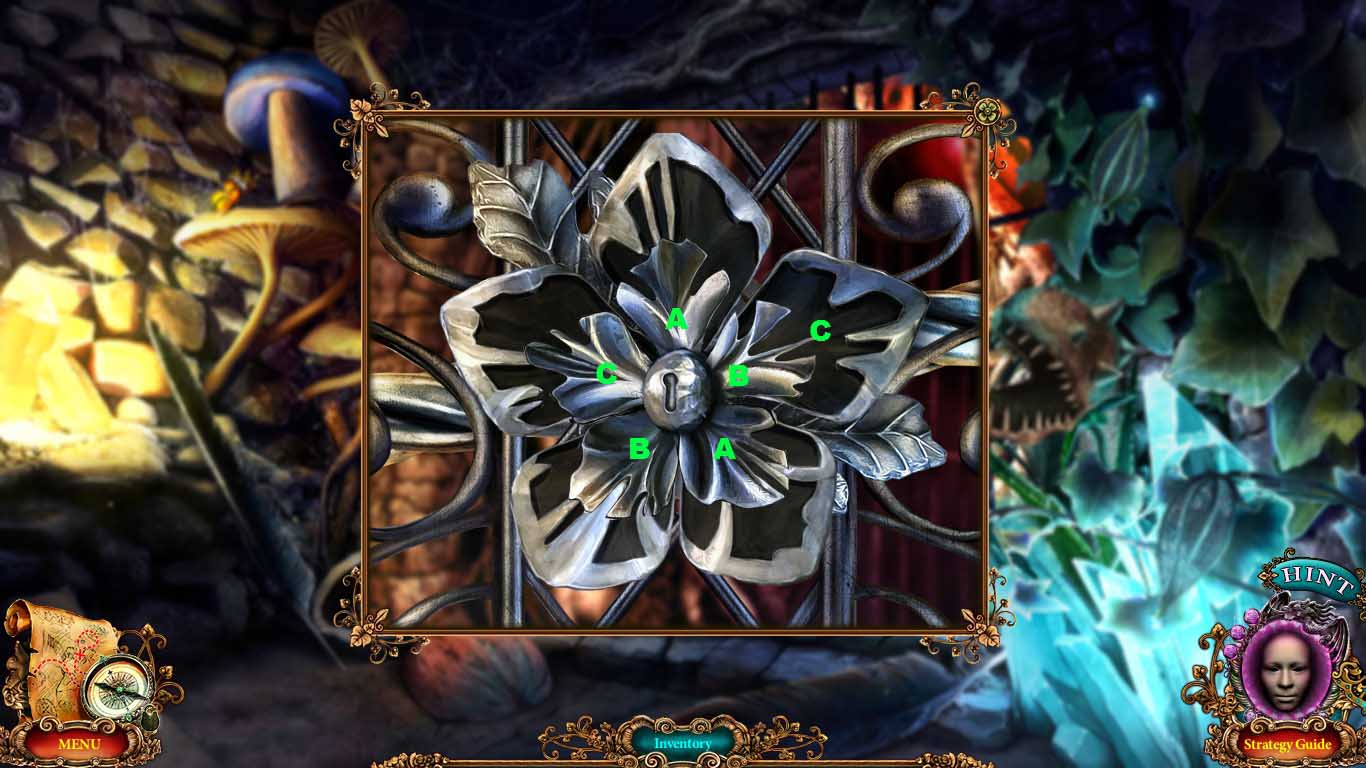Open the Inventory tab
This screenshot has height=768, width=1366.
pyautogui.click(x=683, y=742)
